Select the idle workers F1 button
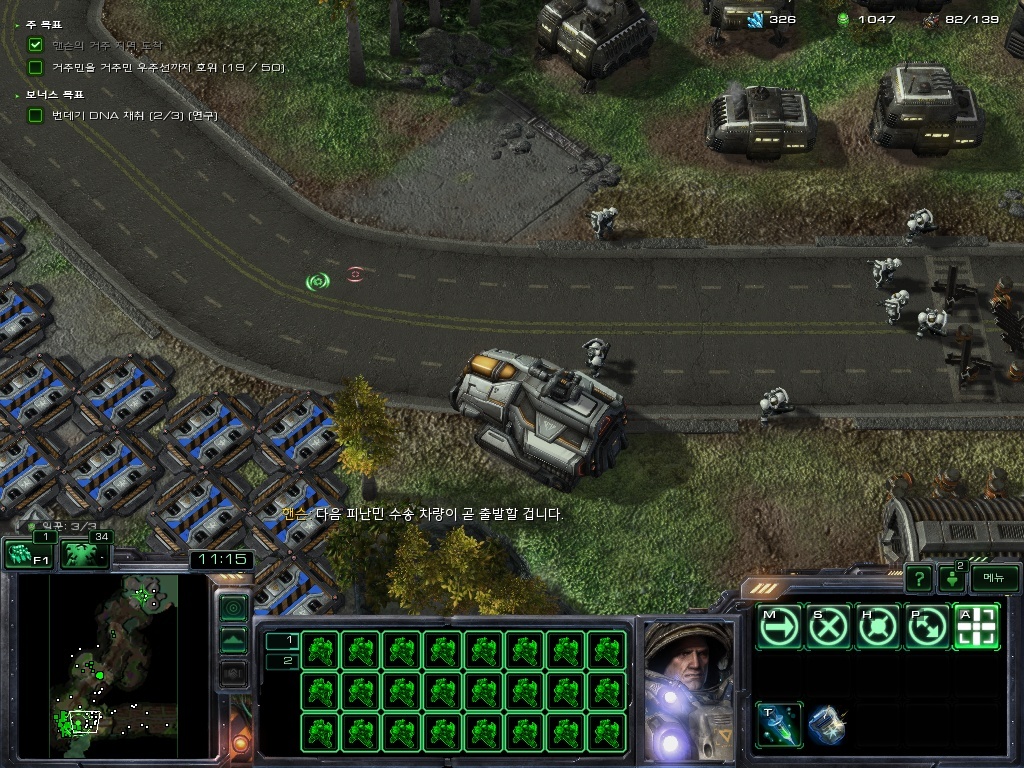Image resolution: width=1024 pixels, height=768 pixels. coord(28,554)
